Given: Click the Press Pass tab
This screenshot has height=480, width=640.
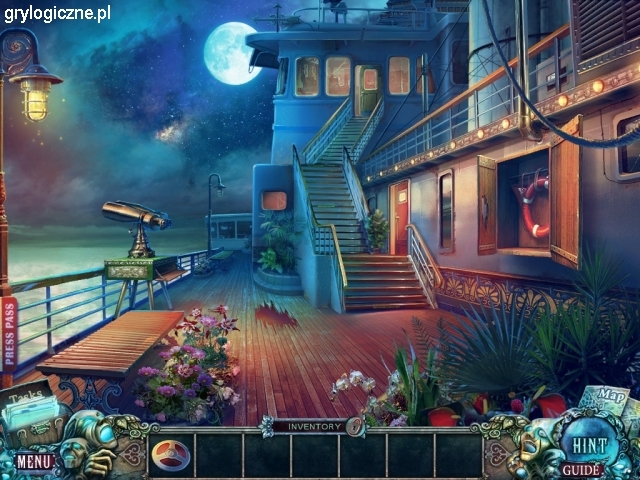Looking at the screenshot, I should click(x=9, y=335).
